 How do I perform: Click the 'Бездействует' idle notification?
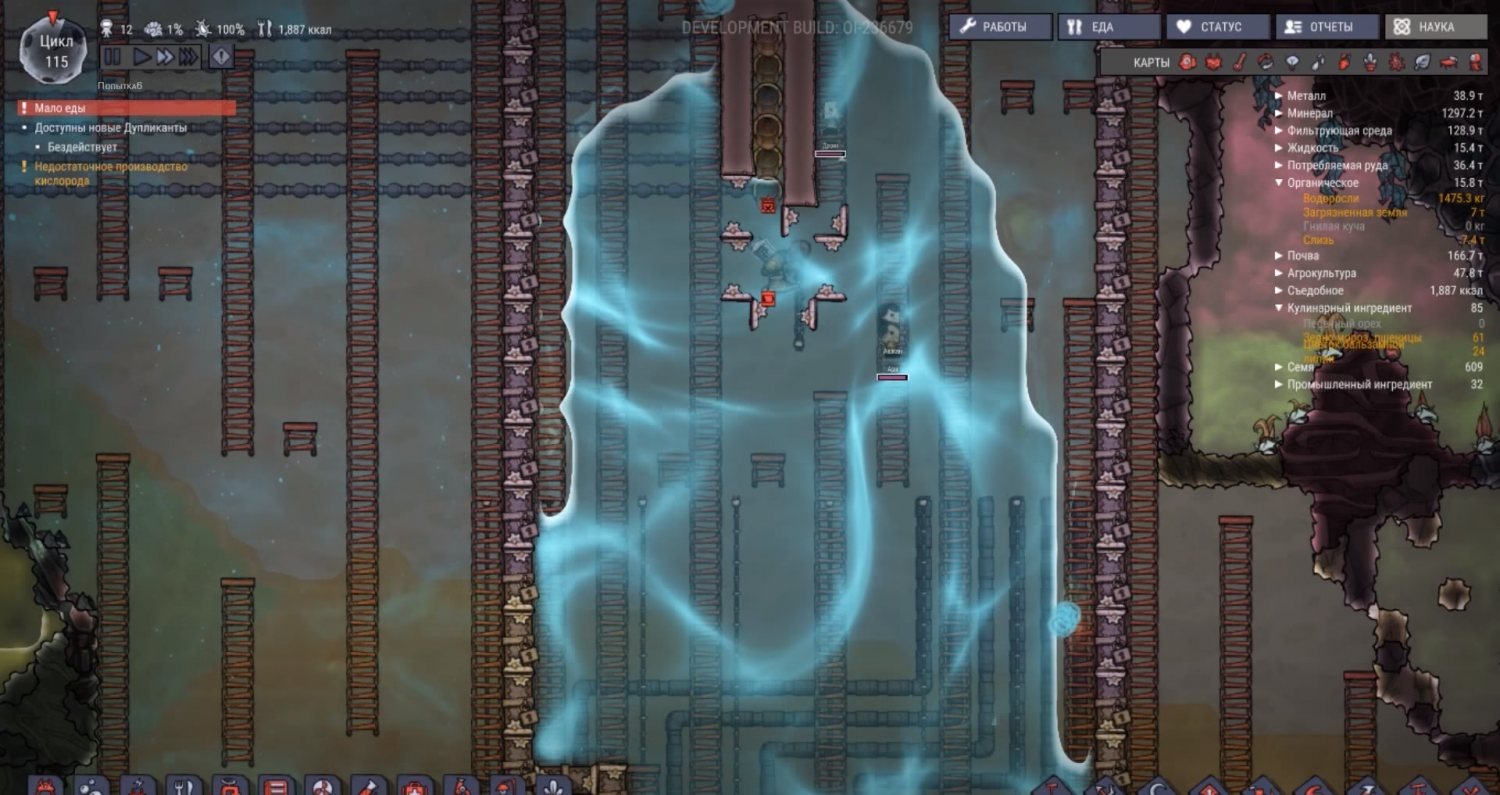[82, 147]
